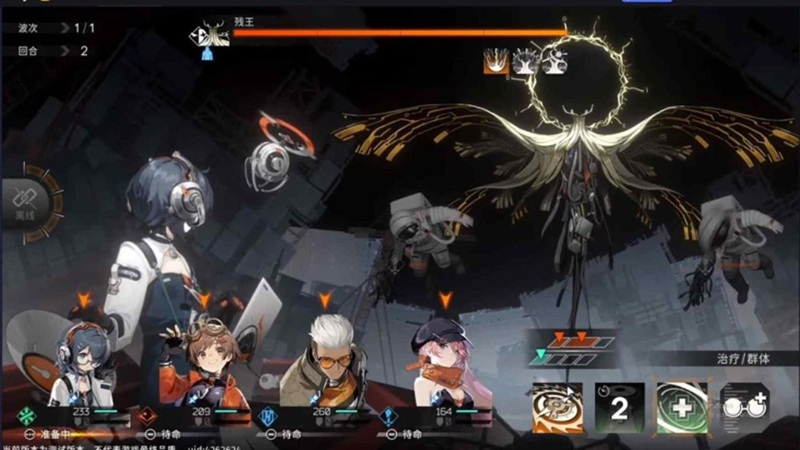Screen dimensions: 800x450
Task: Inspect the boss's orange flame status icon
Action: (x=495, y=61)
